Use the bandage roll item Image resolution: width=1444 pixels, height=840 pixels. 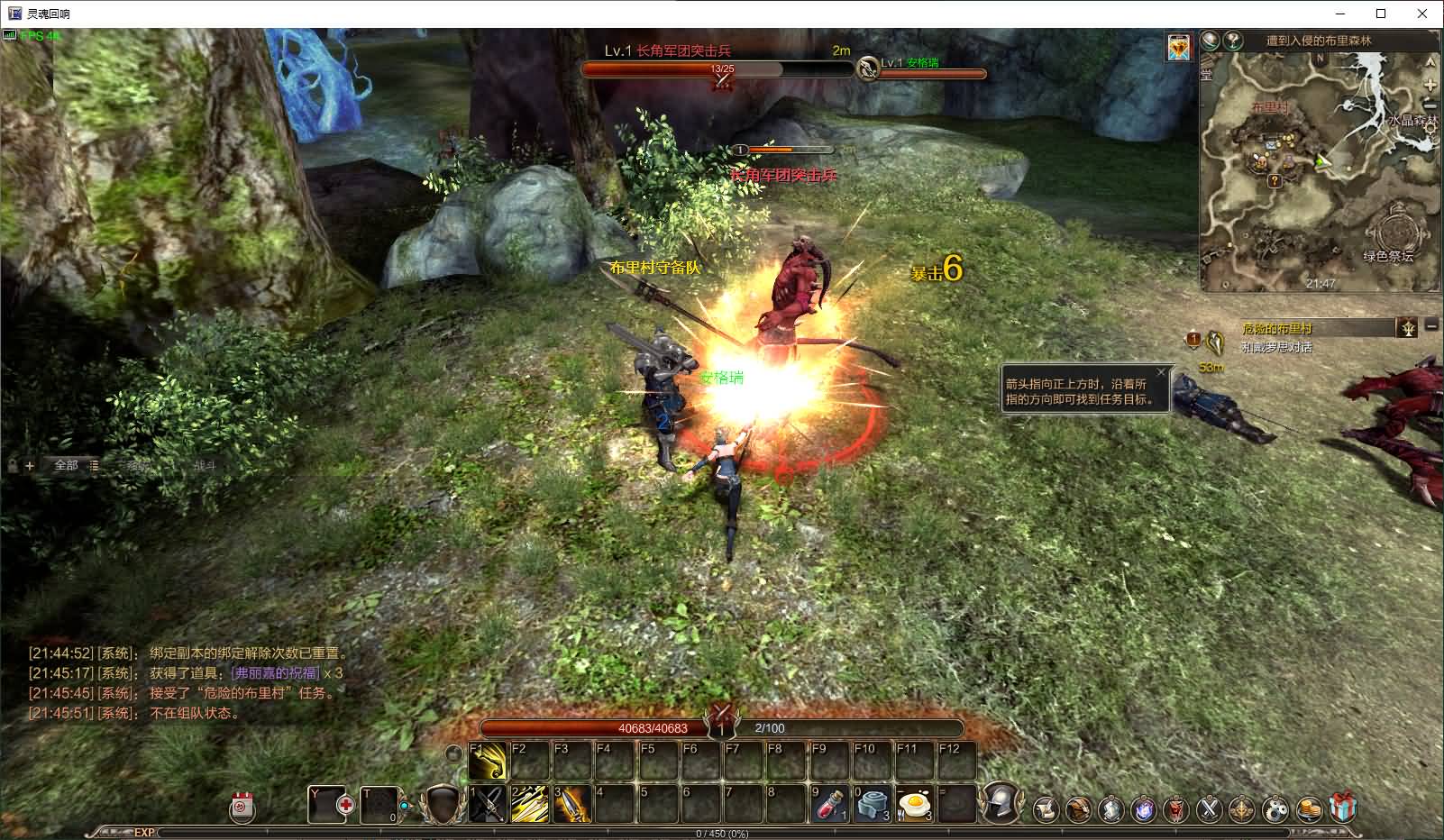[x=872, y=804]
